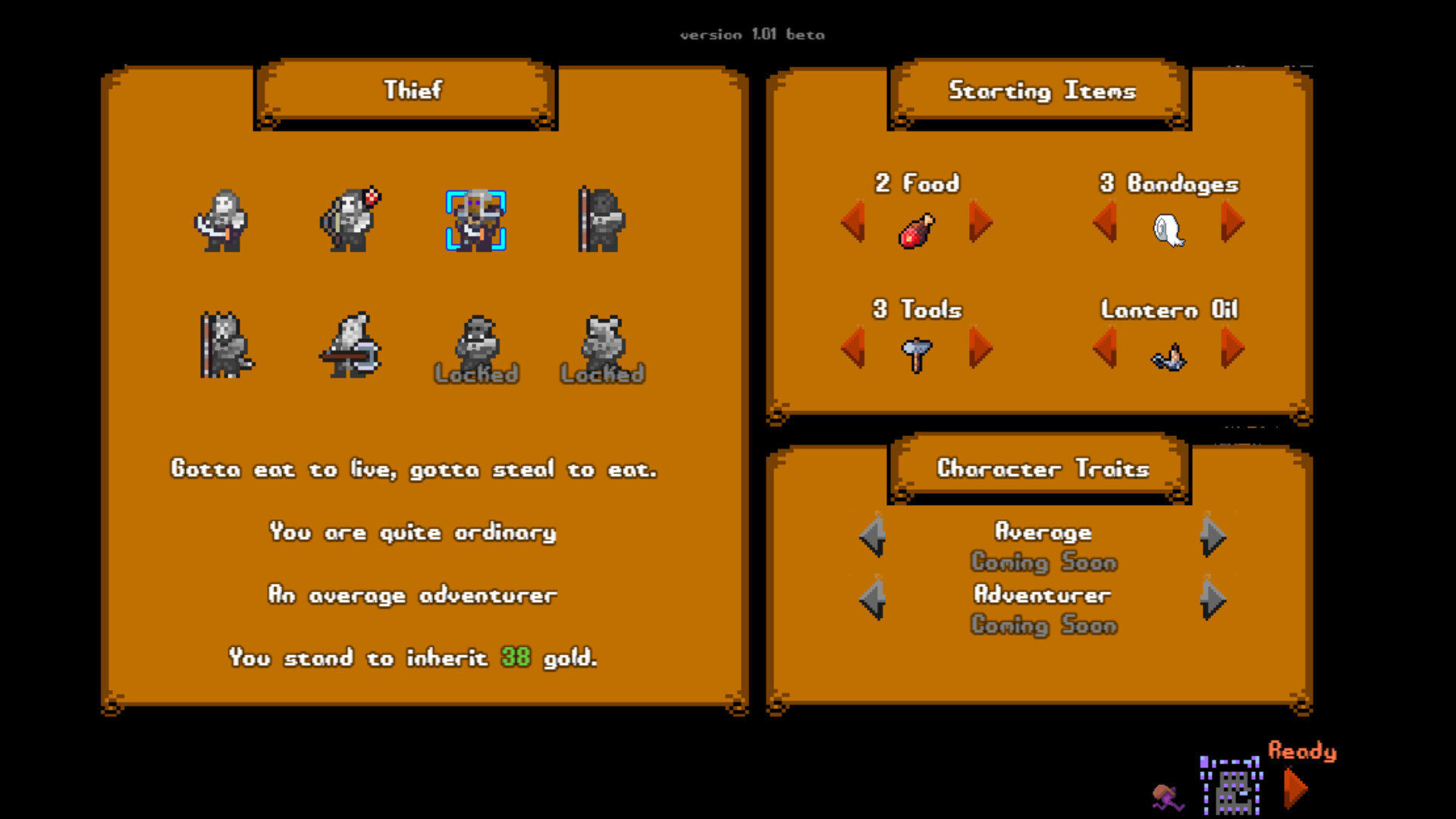This screenshot has width=1456, height=819.
Task: Select the Thief character portrait
Action: [475, 220]
